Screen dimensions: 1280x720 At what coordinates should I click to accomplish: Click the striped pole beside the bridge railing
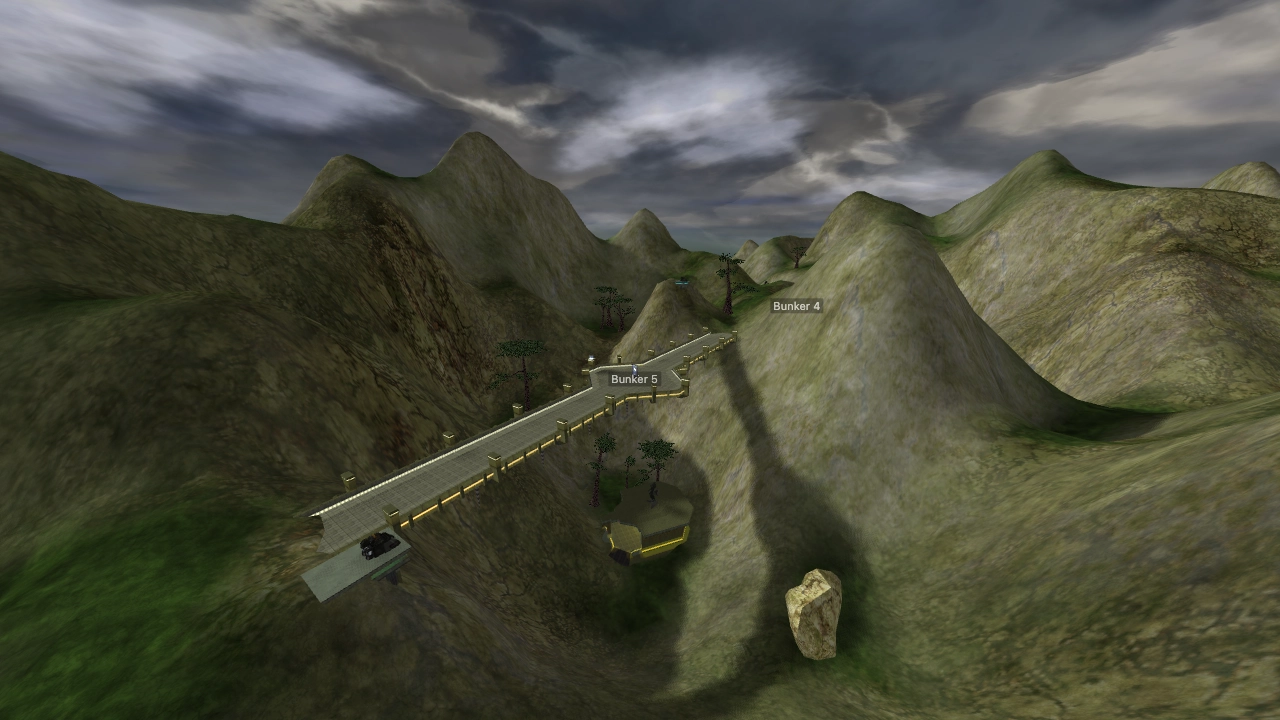[x=477, y=493]
